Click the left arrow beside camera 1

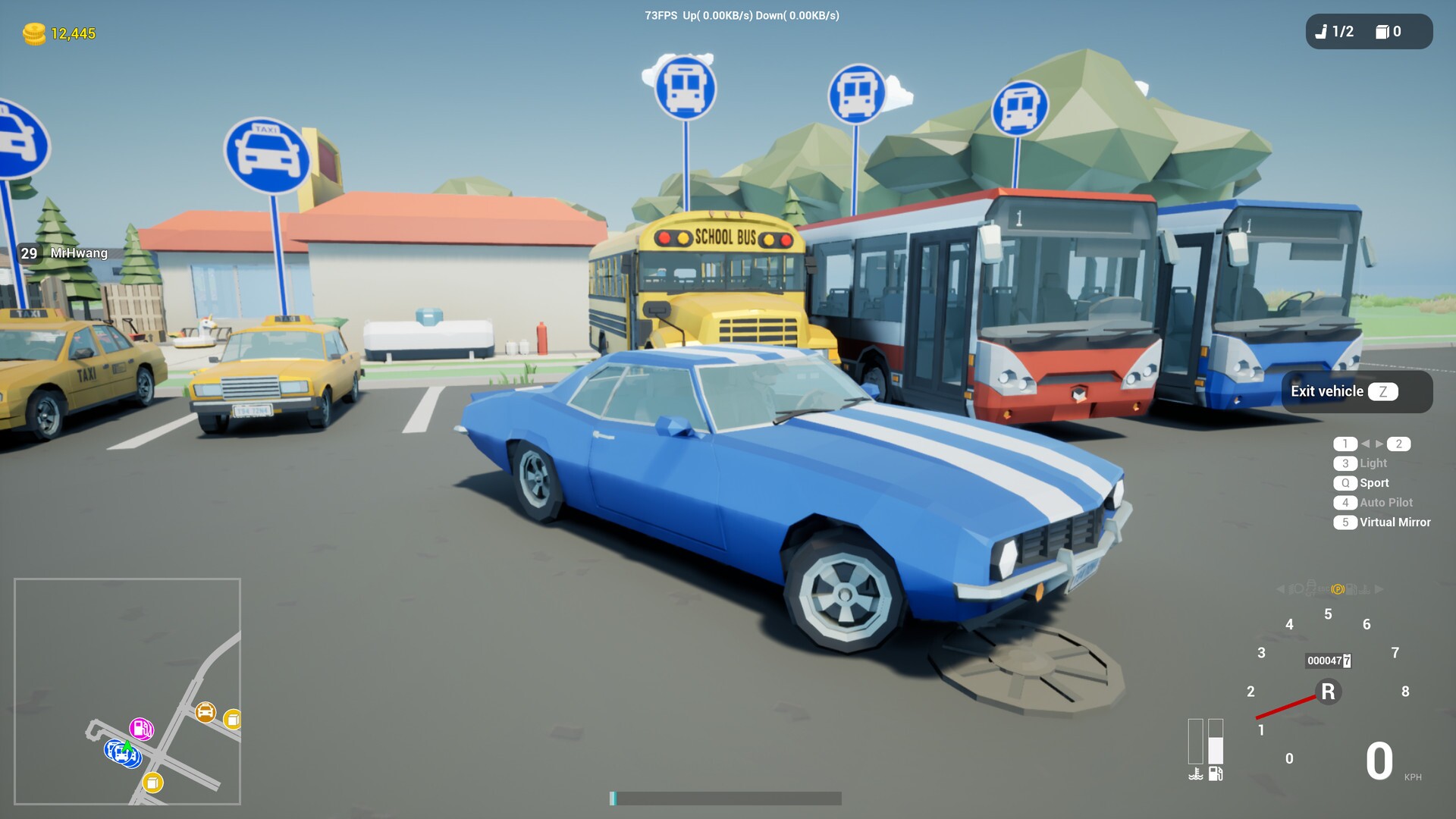click(1368, 444)
